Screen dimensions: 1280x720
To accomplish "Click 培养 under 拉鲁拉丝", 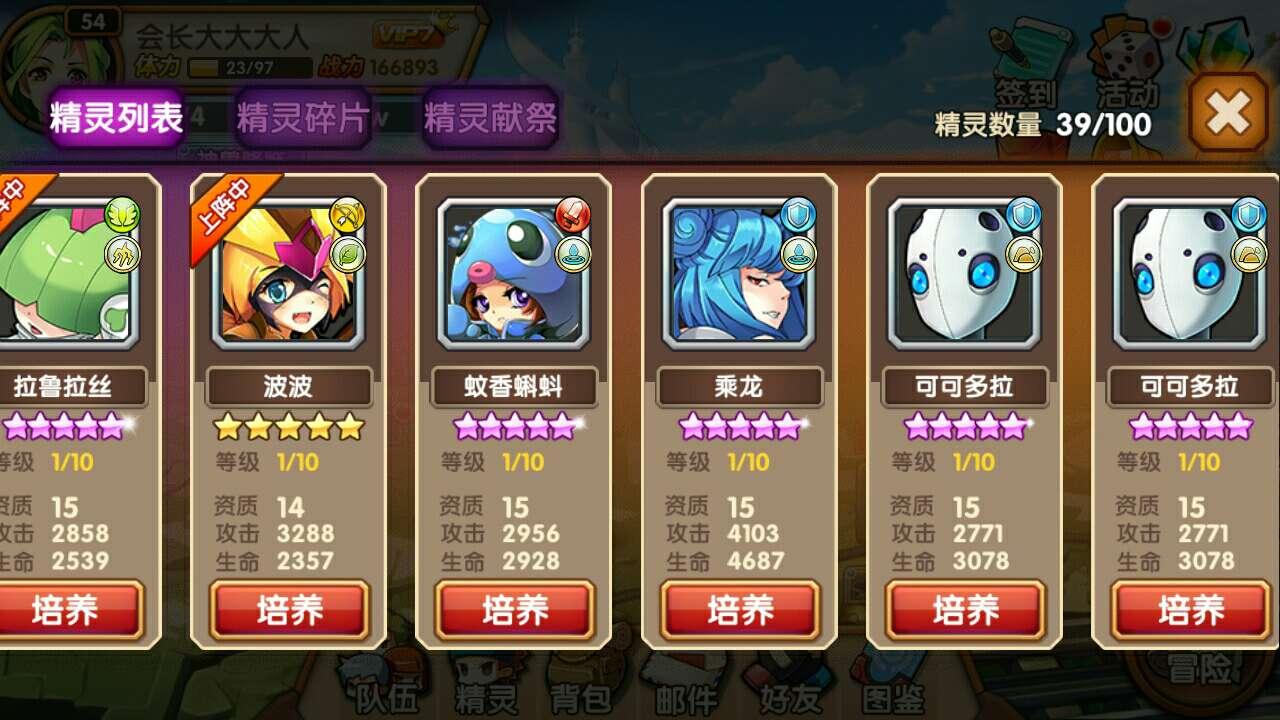I will pyautogui.click(x=68, y=610).
